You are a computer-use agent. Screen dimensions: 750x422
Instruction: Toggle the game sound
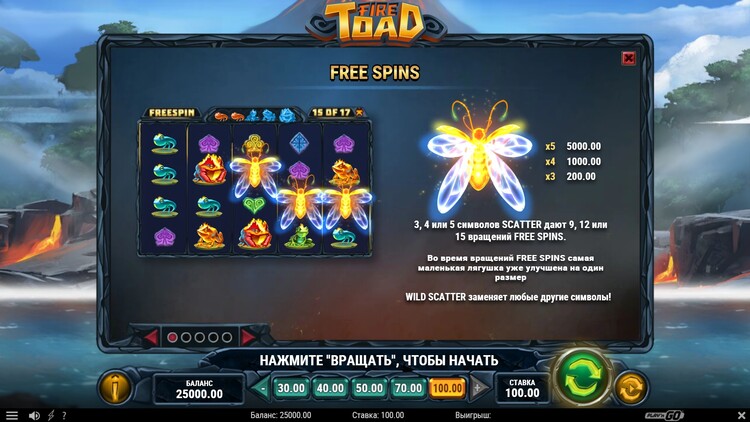(x=34, y=415)
